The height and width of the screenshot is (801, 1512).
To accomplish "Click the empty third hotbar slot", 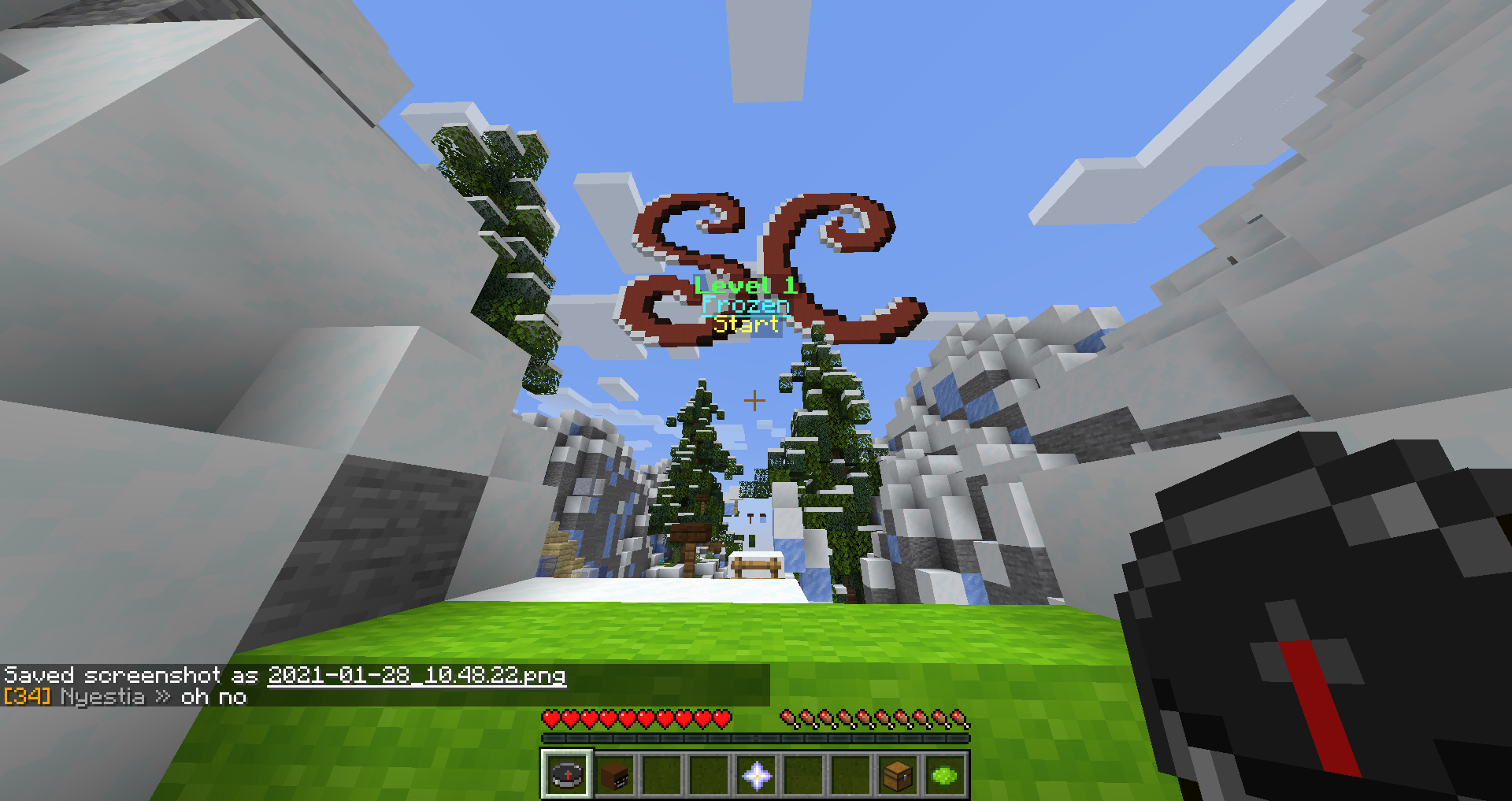I will [661, 776].
